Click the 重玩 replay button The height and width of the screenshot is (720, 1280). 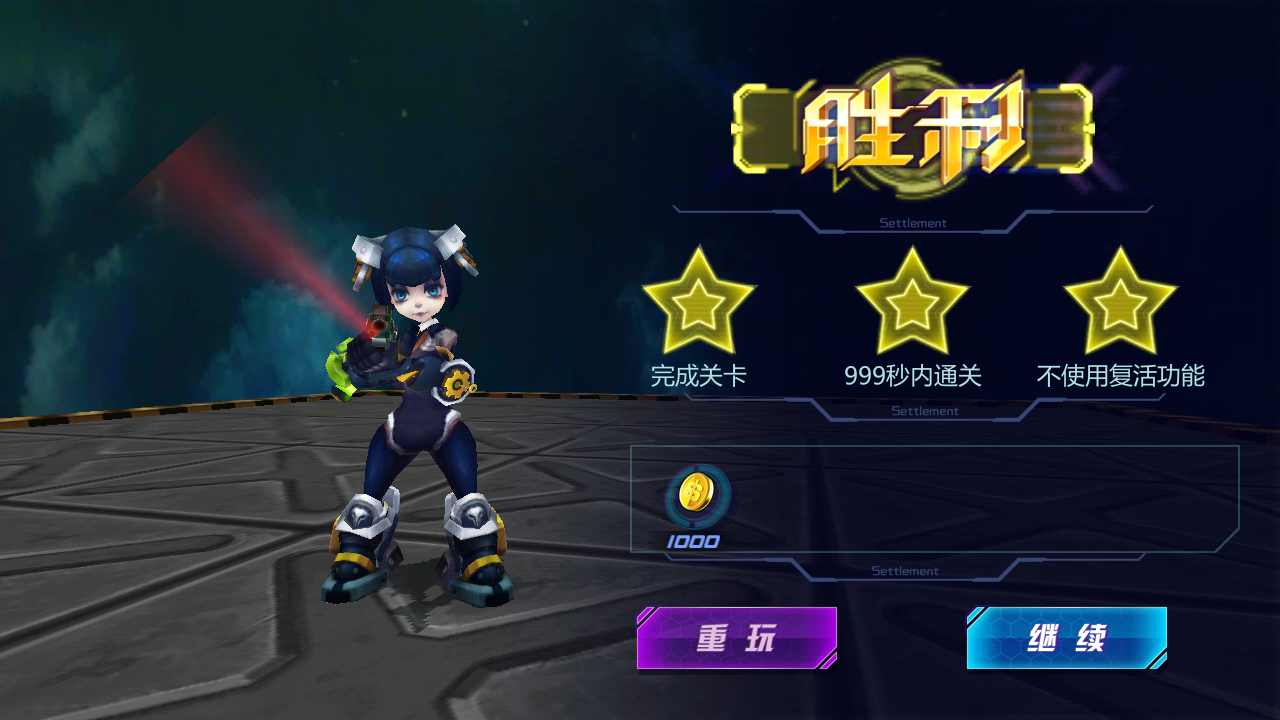coord(737,638)
